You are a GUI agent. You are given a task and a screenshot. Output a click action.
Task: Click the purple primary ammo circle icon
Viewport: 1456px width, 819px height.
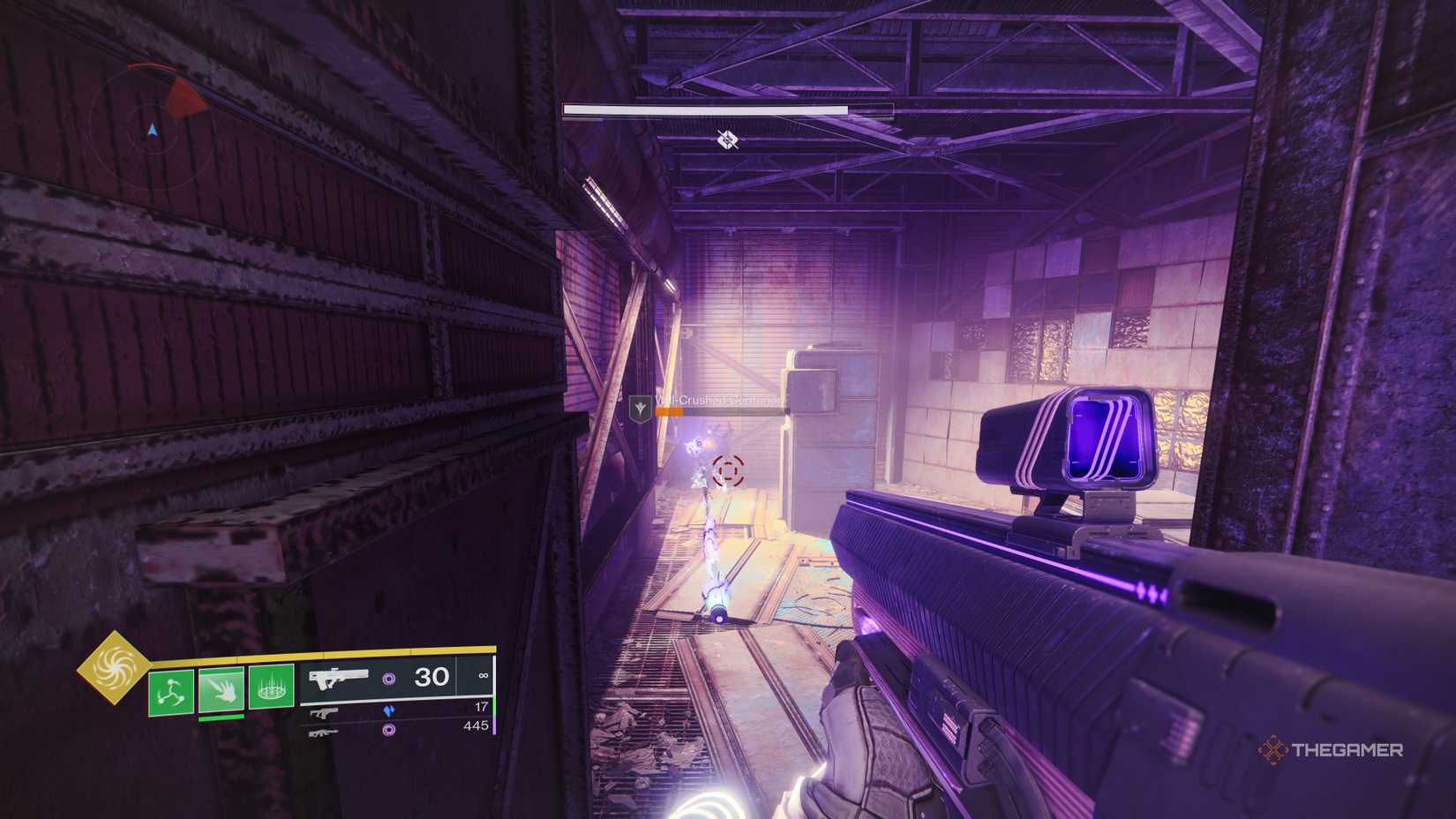(390, 678)
